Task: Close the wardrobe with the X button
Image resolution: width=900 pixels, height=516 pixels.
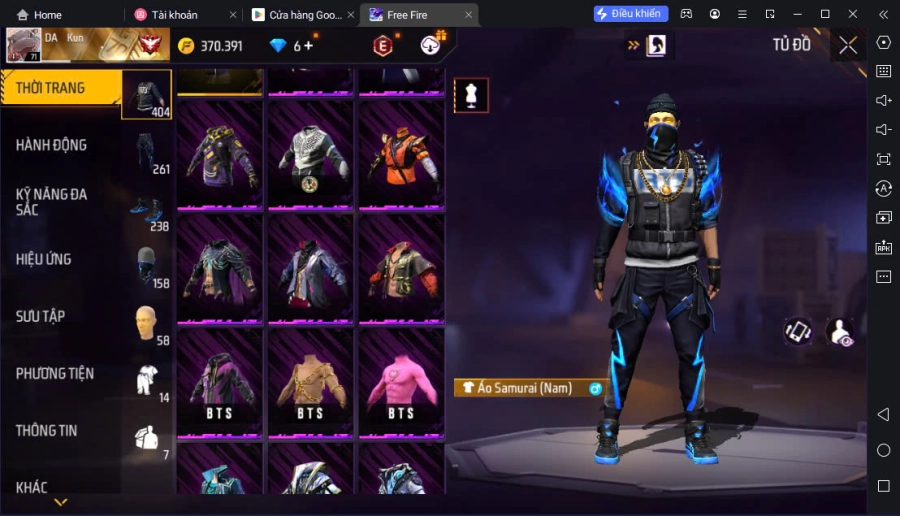Action: 848,45
